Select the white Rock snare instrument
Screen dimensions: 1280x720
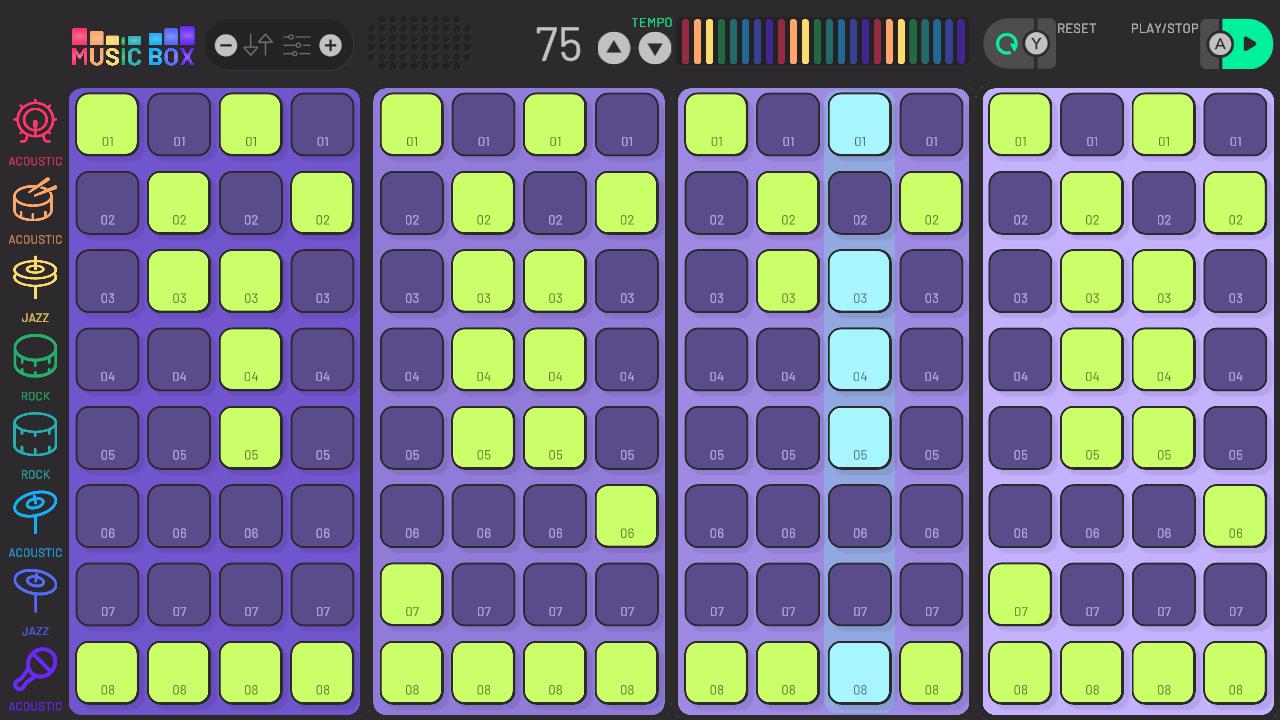35,434
